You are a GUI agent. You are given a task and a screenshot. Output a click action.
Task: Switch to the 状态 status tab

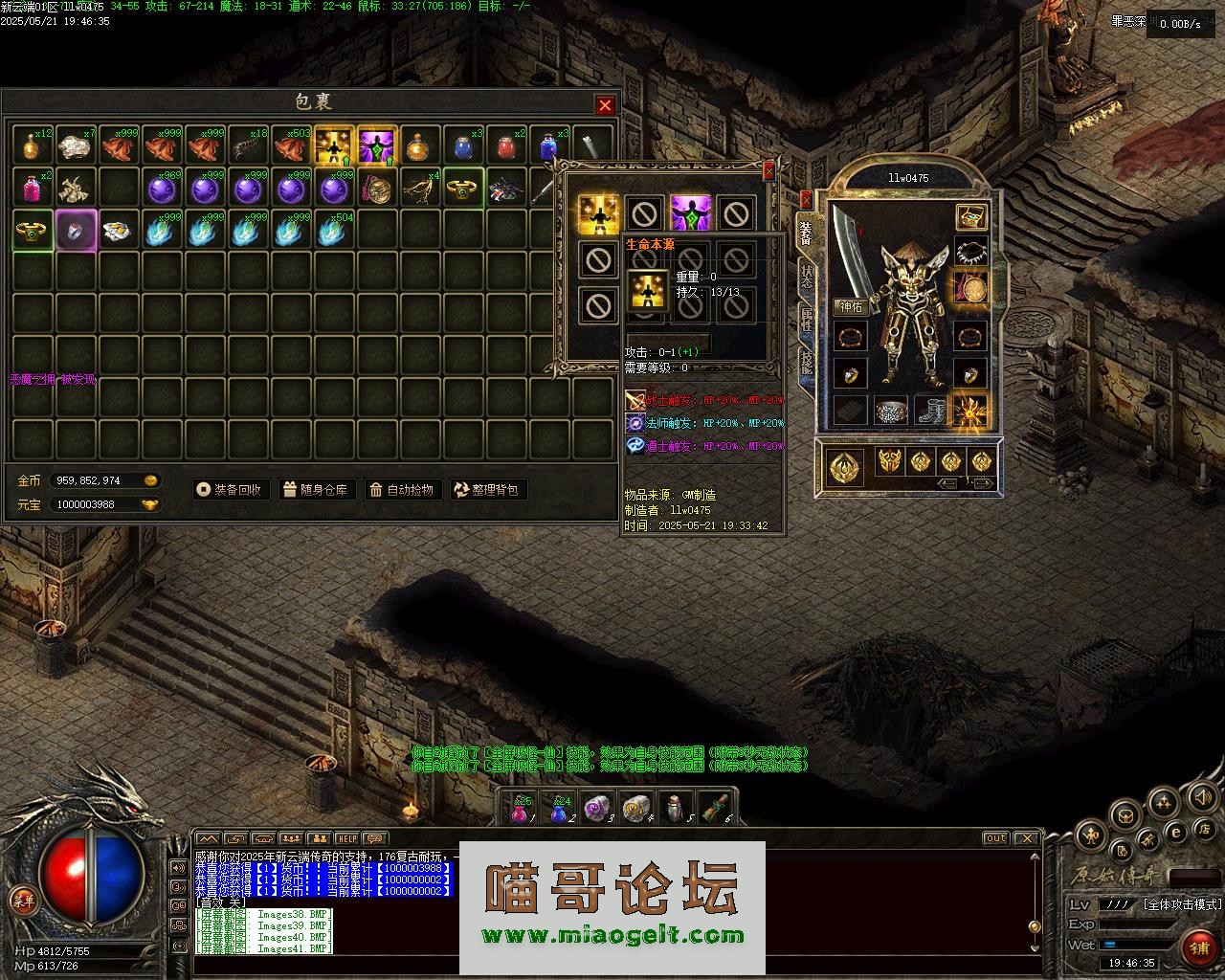coord(806,278)
